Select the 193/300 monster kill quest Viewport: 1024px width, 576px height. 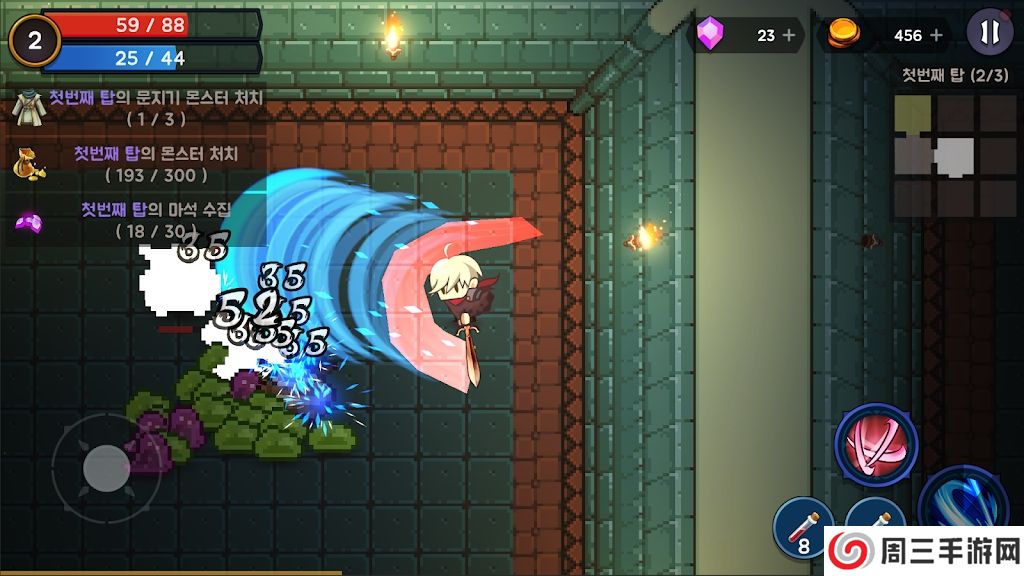[140, 164]
